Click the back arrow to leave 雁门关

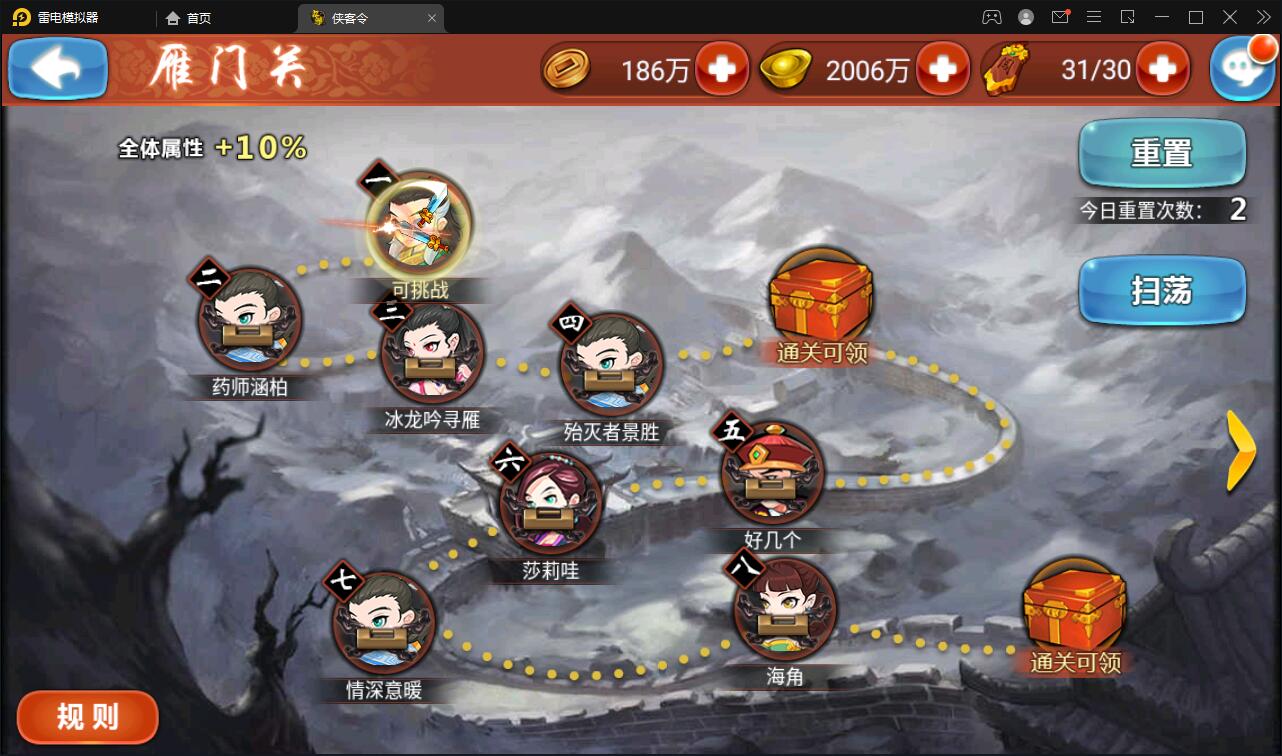coord(56,69)
